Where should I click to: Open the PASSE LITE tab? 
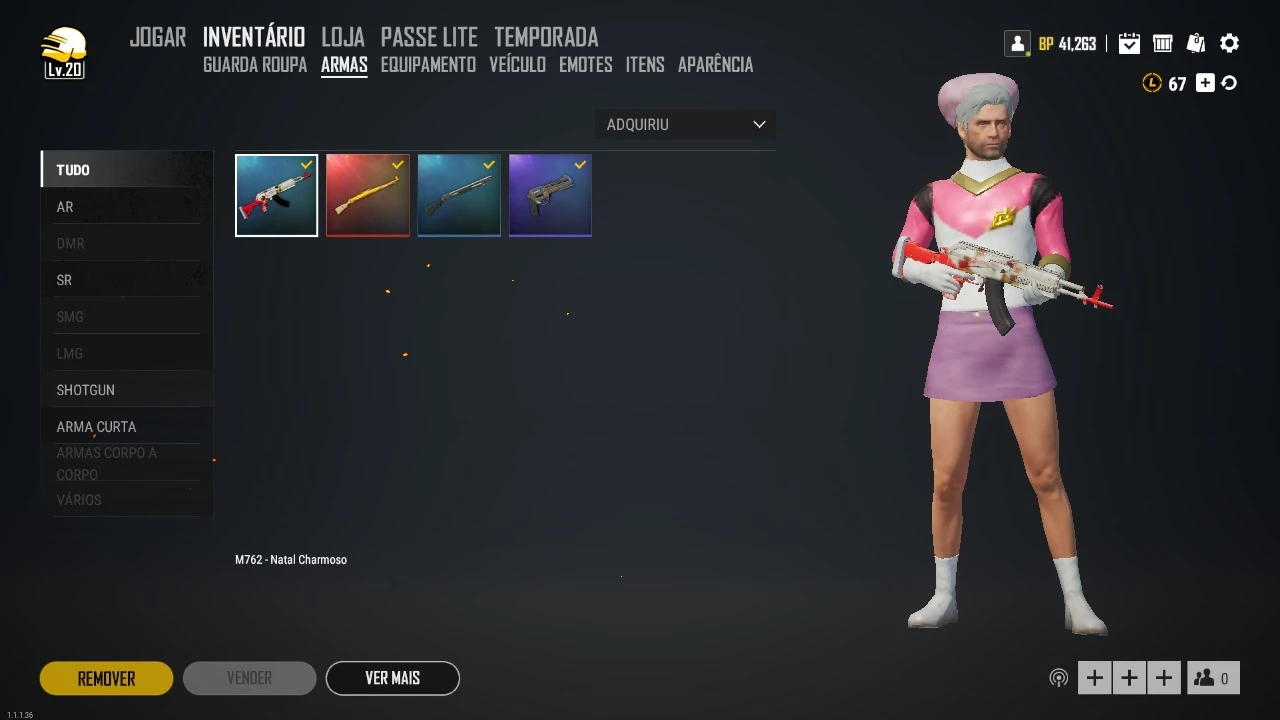429,38
